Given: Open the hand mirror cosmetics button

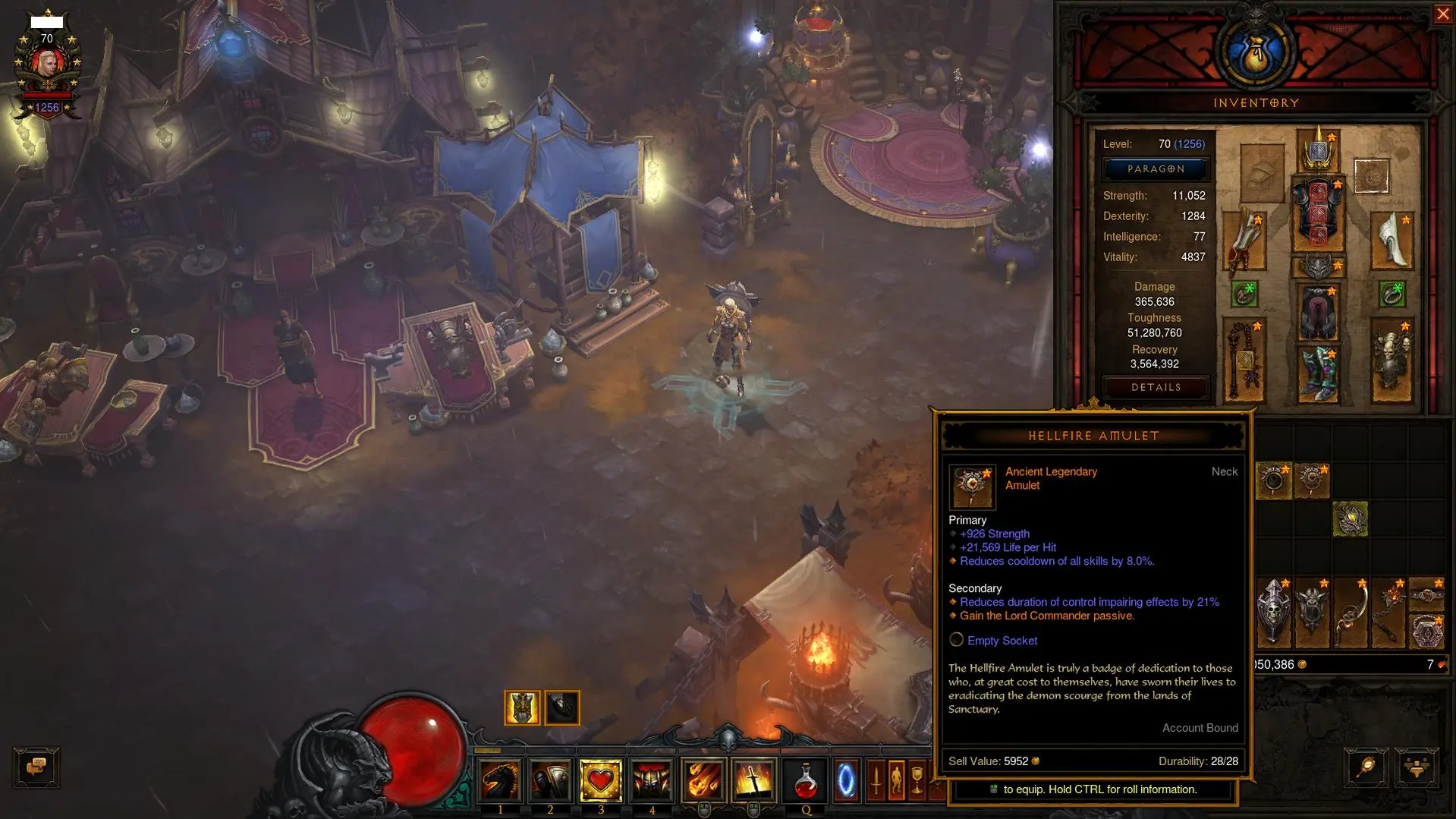Looking at the screenshot, I should coord(1366,767).
